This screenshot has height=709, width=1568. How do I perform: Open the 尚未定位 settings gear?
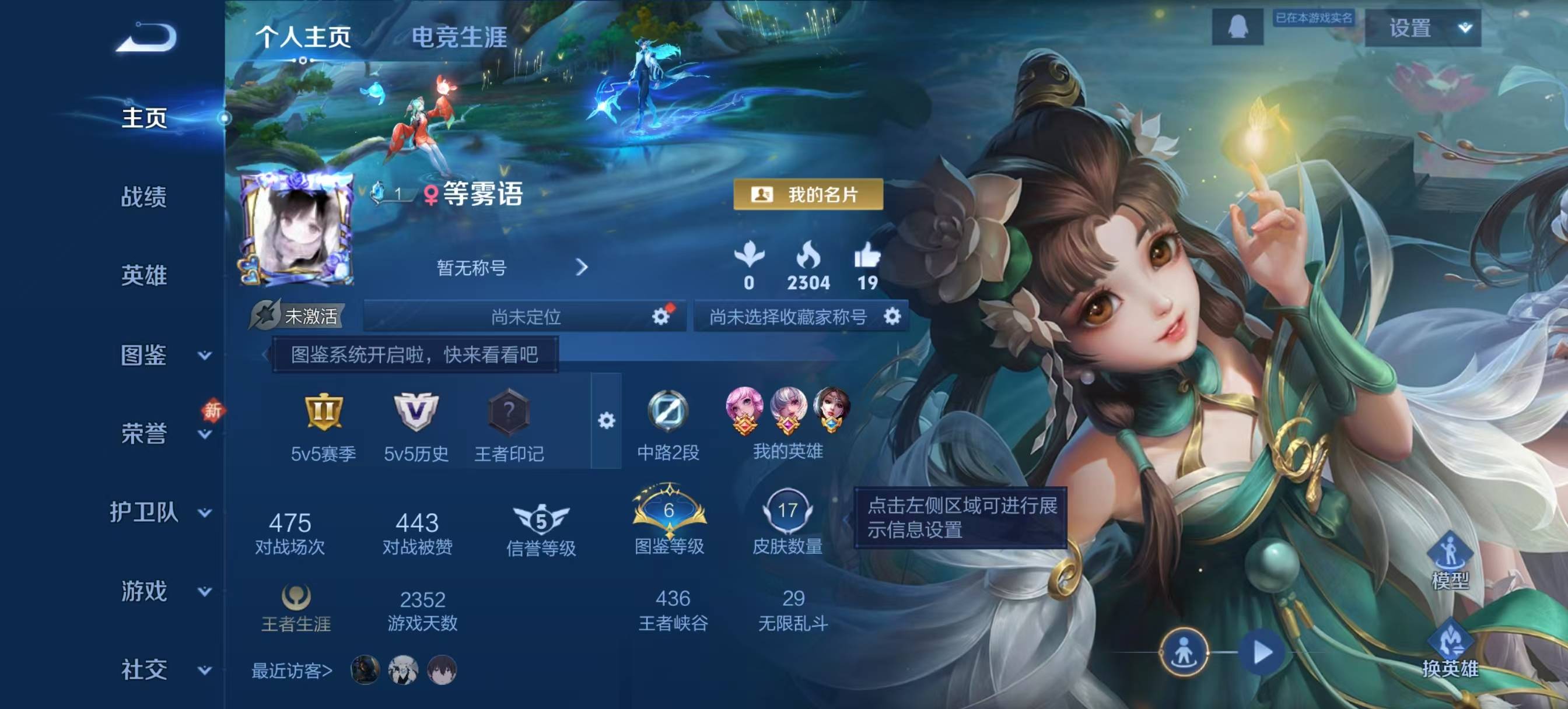tap(660, 316)
